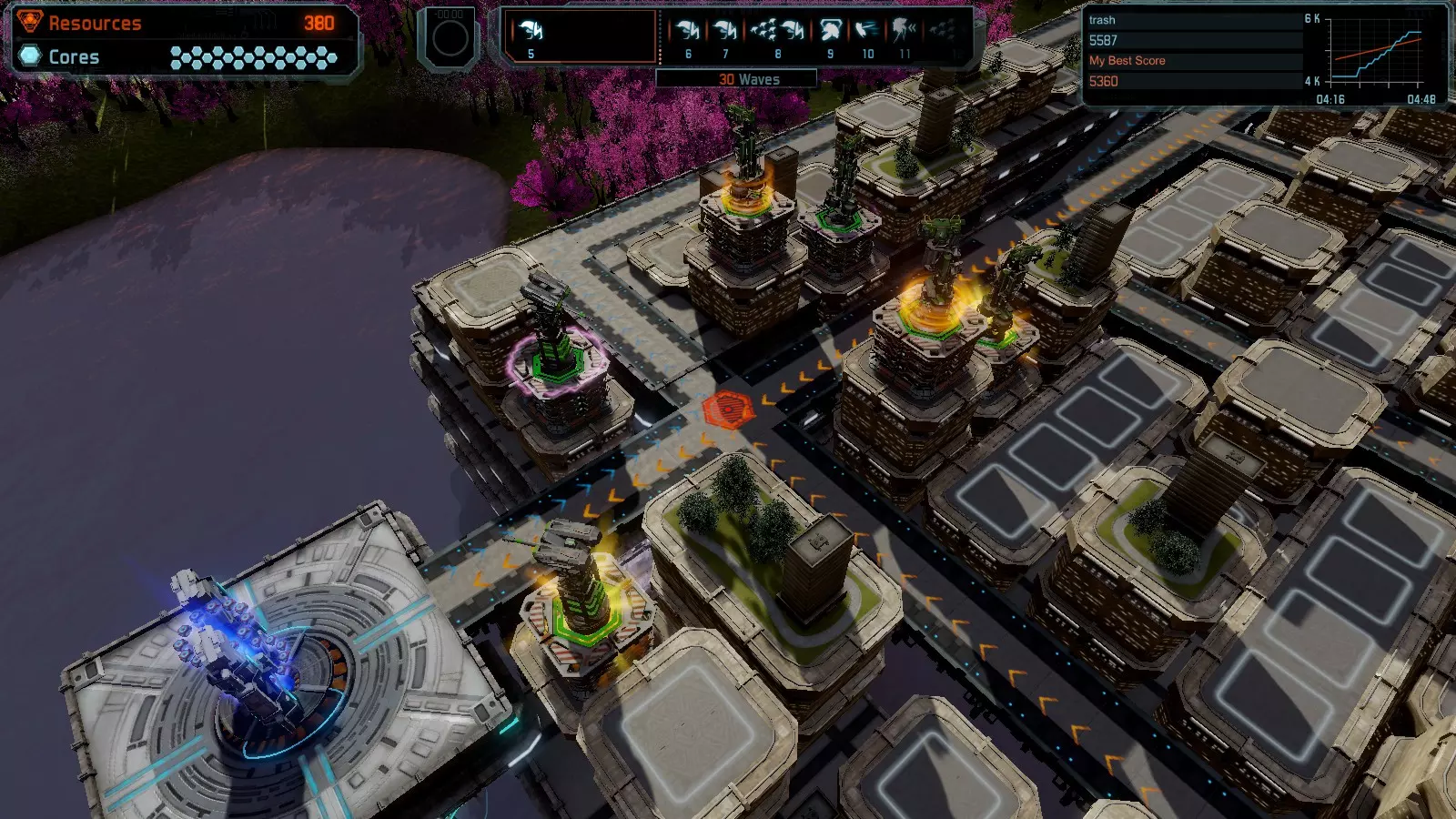The image size is (1456, 819).
Task: Choose the wave 7 enemy icon
Action: pos(725,32)
